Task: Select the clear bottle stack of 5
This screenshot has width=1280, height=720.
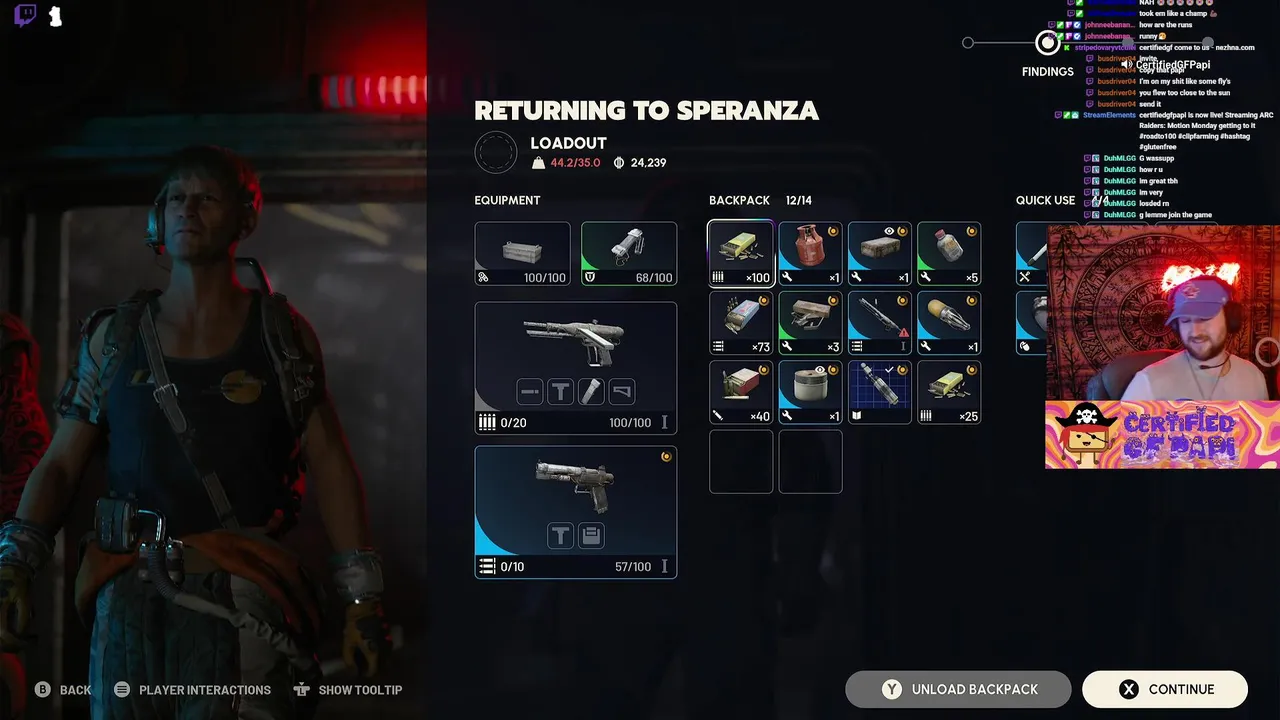Action: point(949,254)
